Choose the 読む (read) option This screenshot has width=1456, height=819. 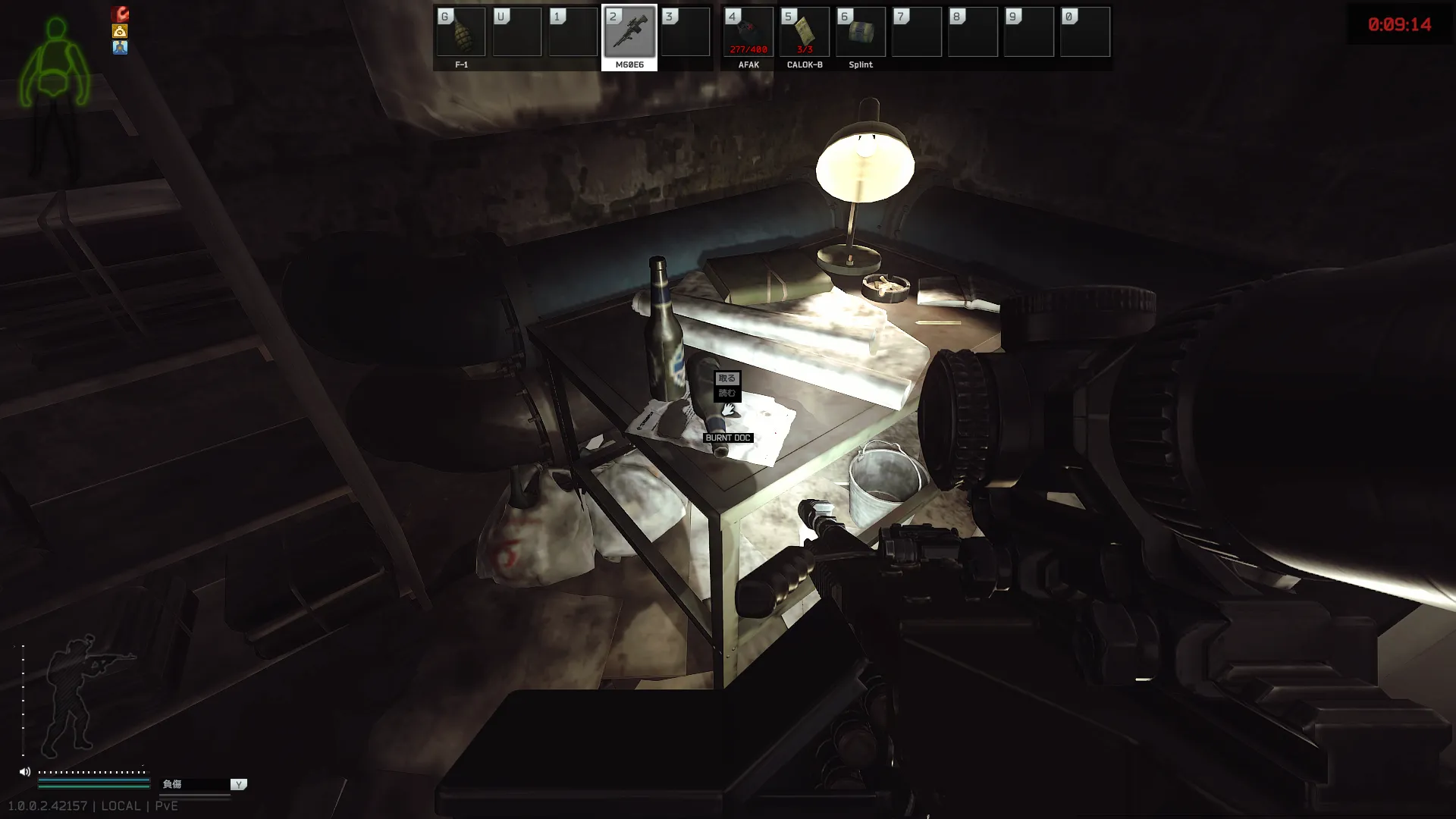point(726,393)
